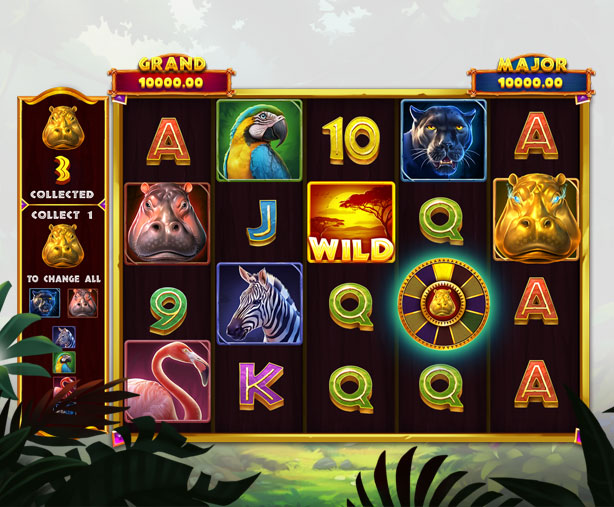Select the small panther icon in the collect panel

pos(43,301)
